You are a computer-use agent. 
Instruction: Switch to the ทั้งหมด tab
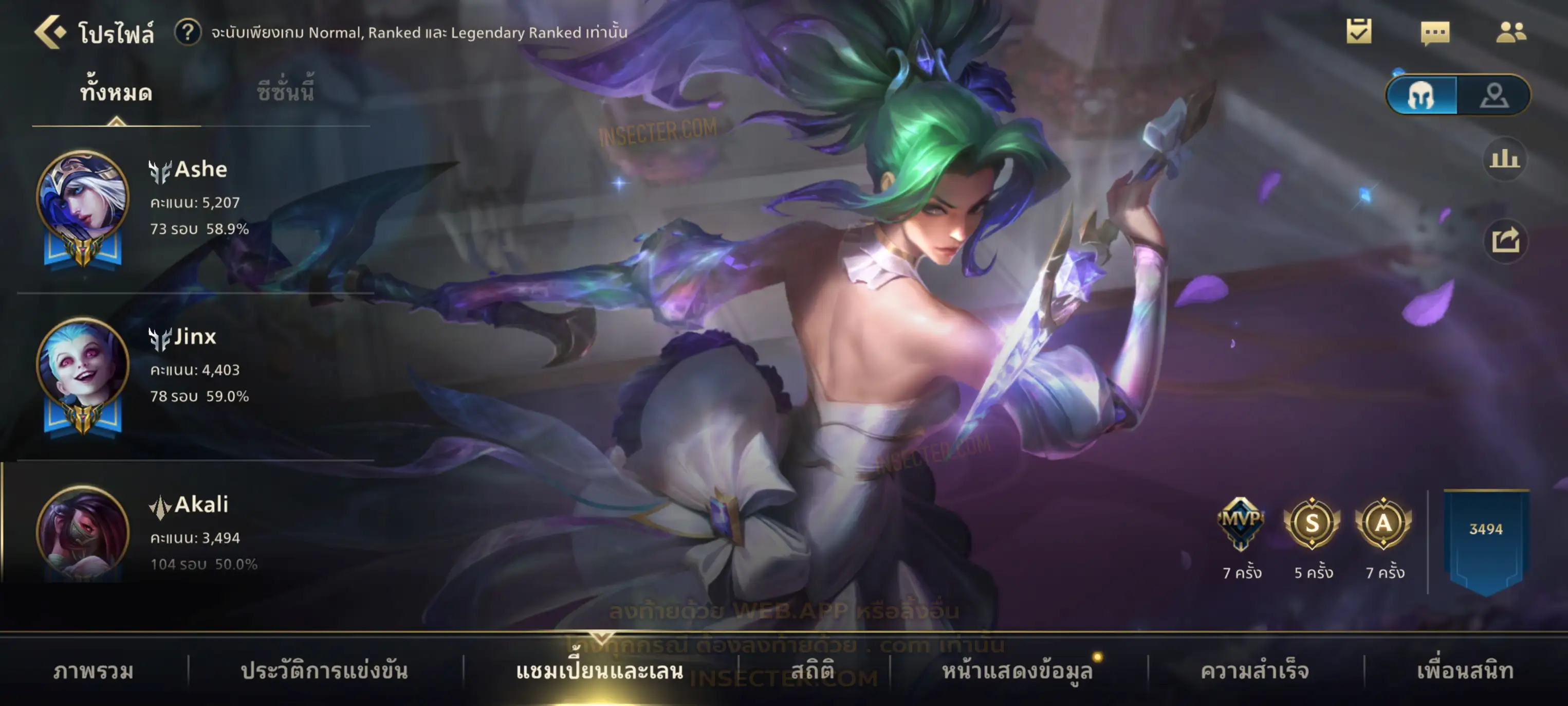pyautogui.click(x=116, y=93)
